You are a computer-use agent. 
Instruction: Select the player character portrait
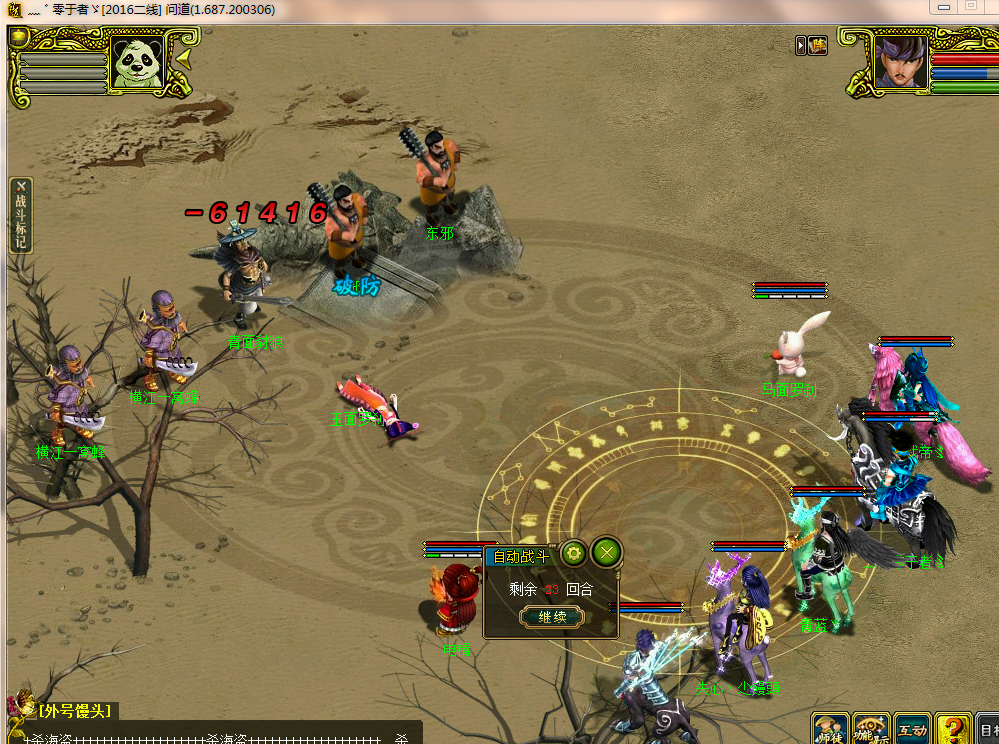[899, 64]
